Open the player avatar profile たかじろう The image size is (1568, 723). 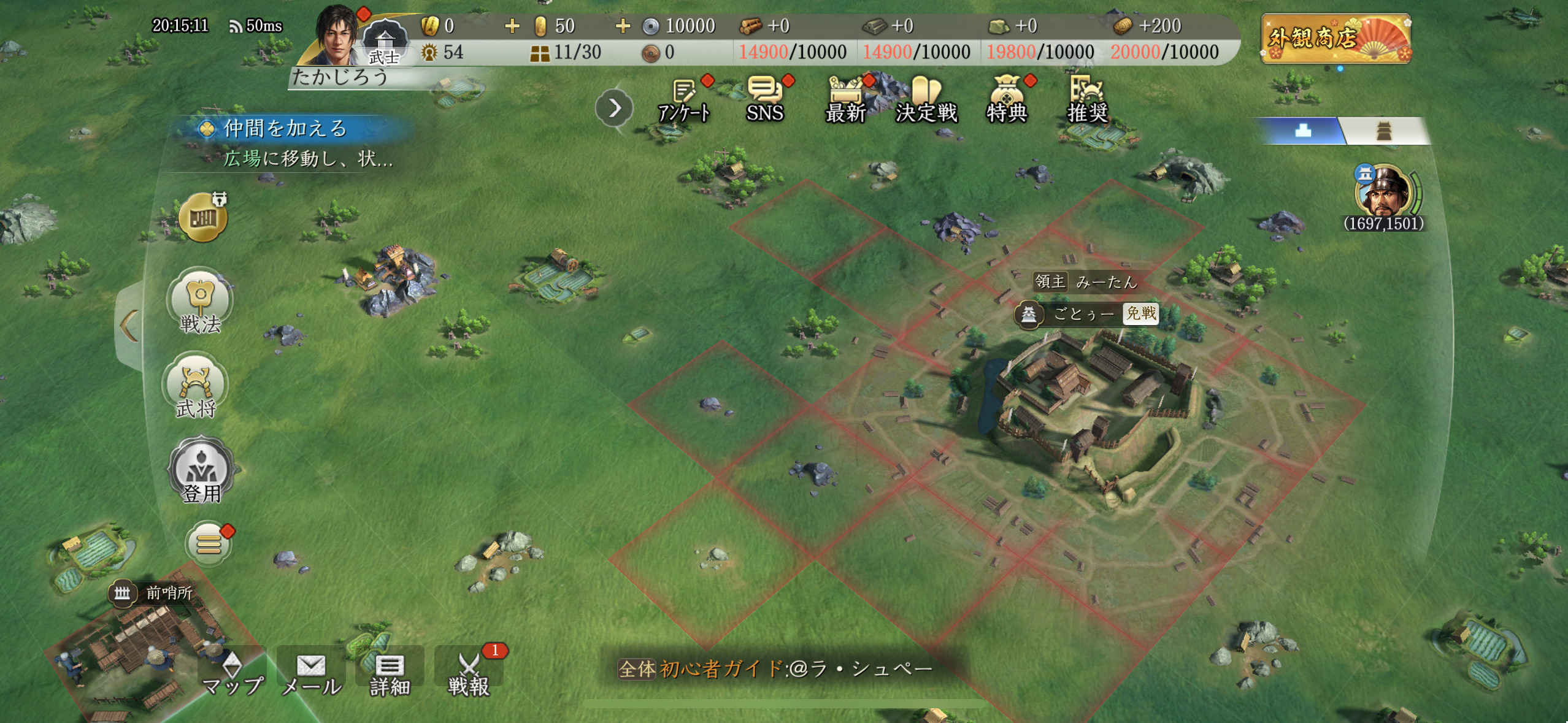pos(337,36)
